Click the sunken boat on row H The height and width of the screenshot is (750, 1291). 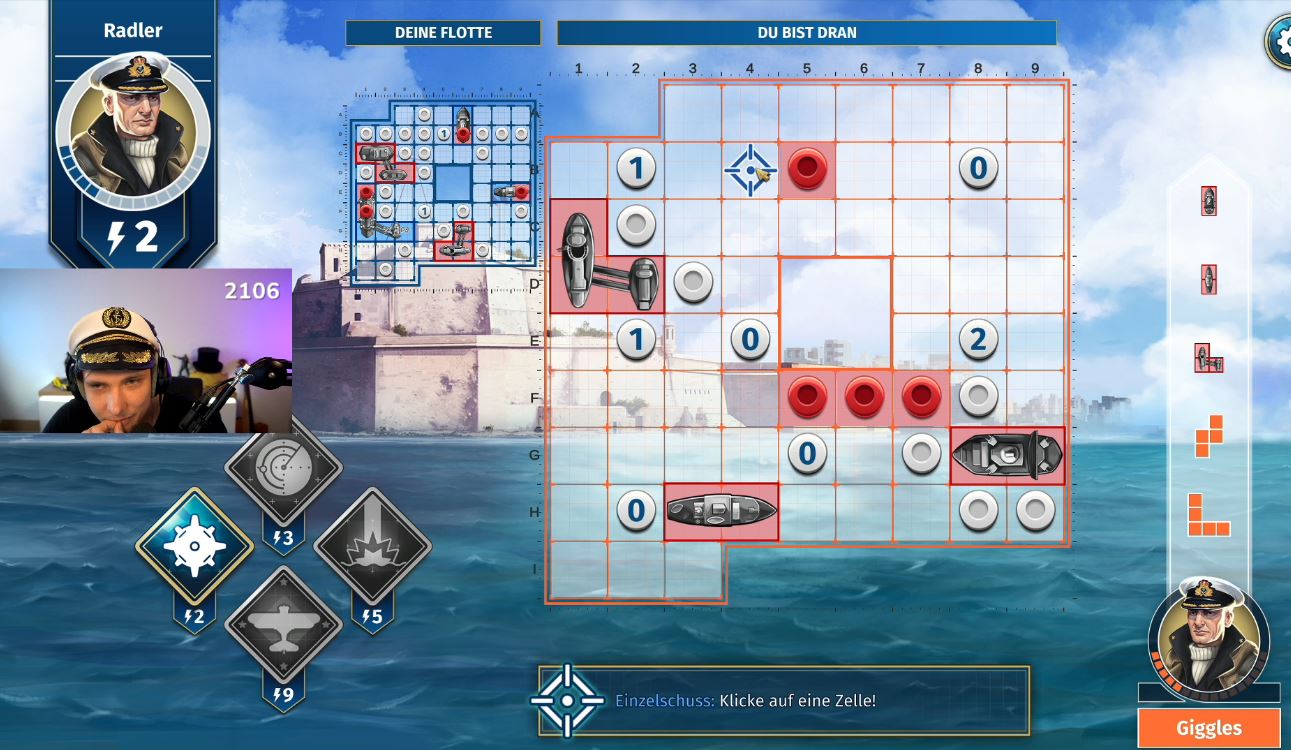(722, 512)
